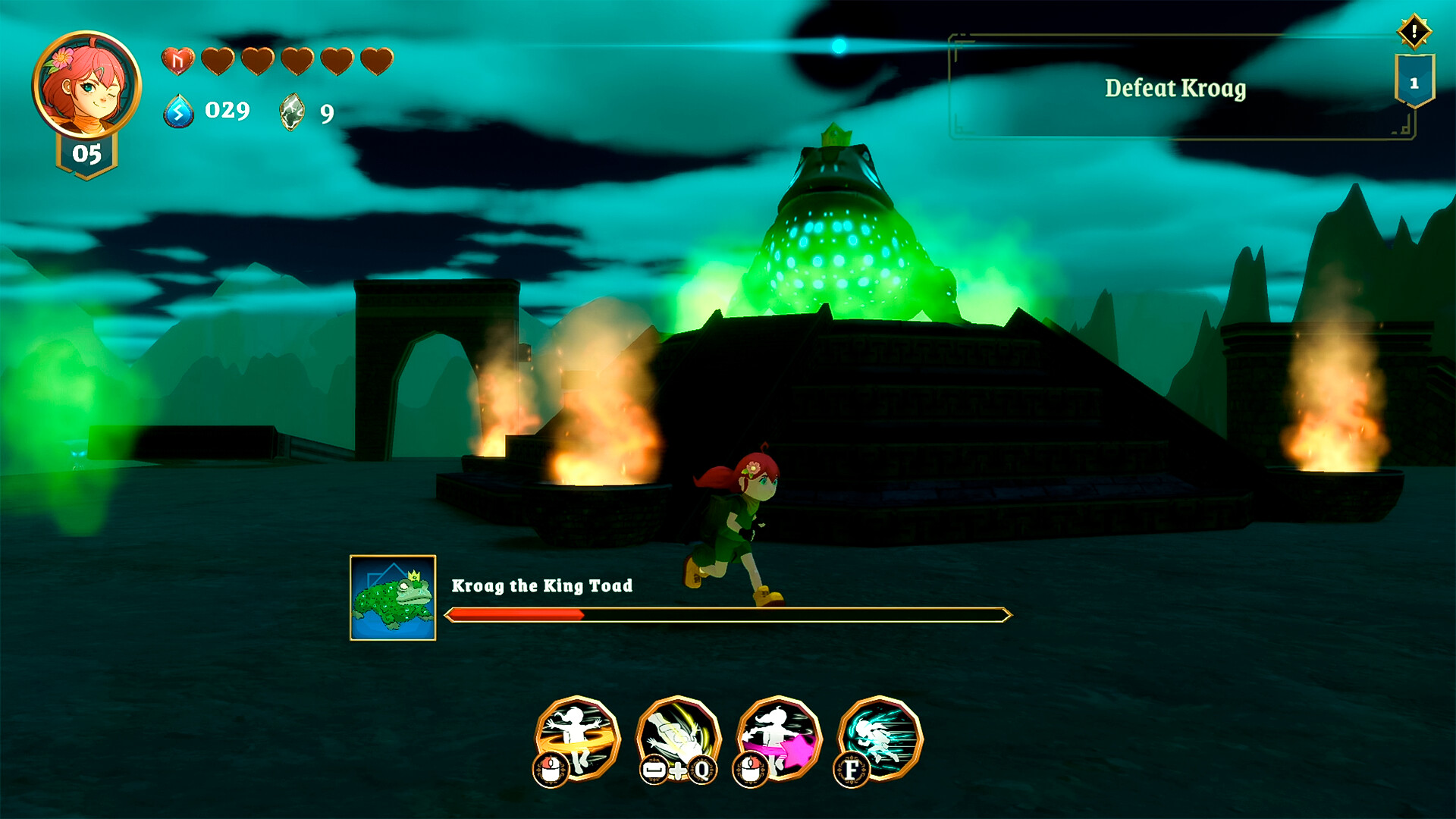Activate the cyan dash ability
The image size is (1456, 819).
pyautogui.click(x=880, y=737)
